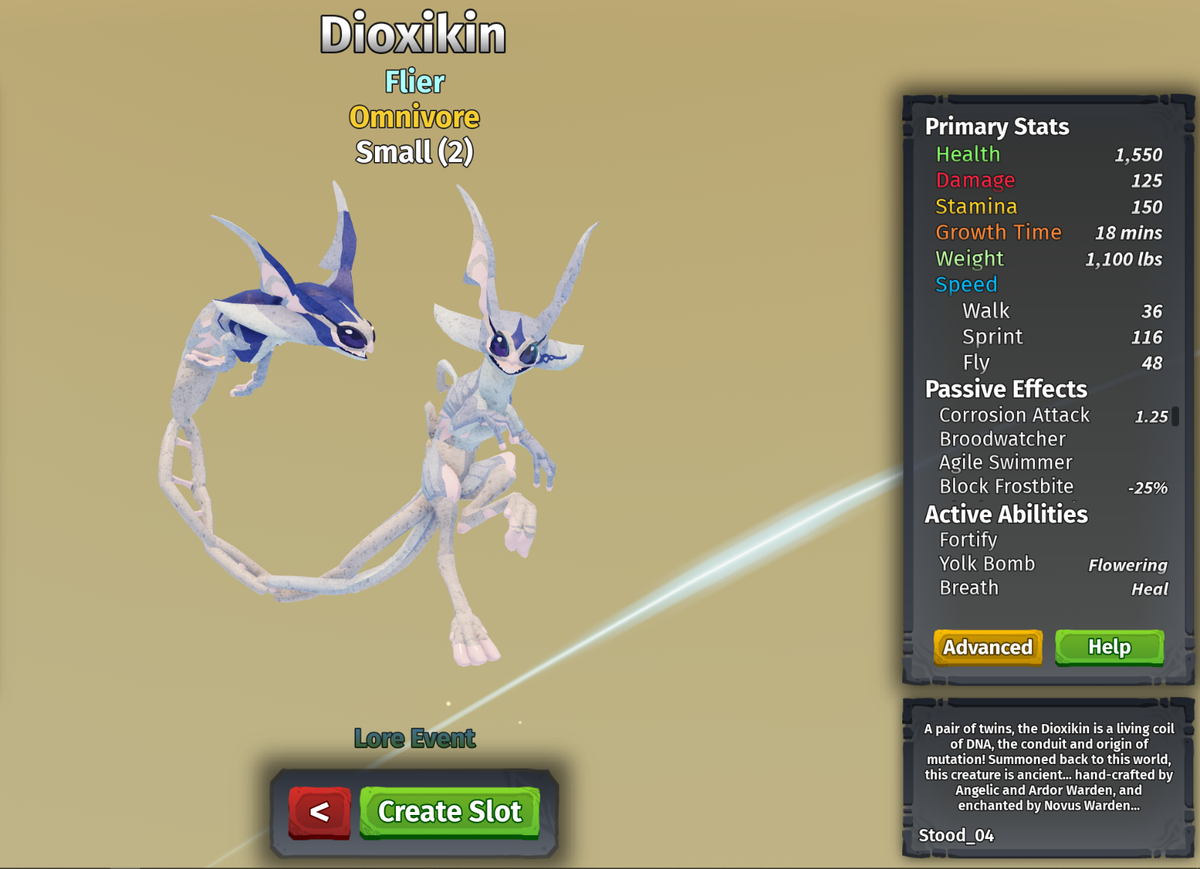Choose the Yolk Bomb ability row
Image resolution: width=1200 pixels, height=869 pixels.
987,564
